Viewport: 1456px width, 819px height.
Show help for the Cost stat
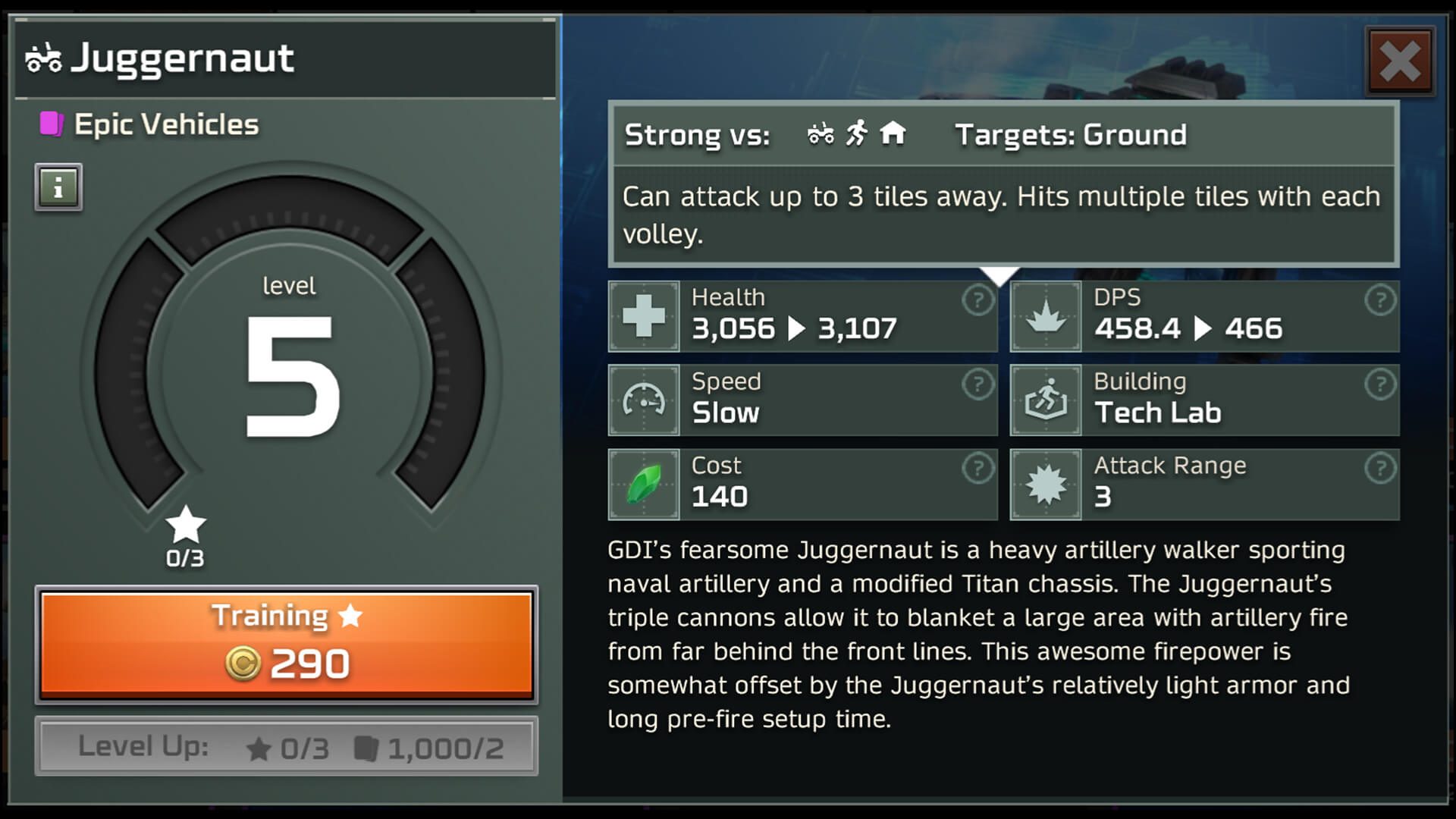pyautogui.click(x=977, y=469)
